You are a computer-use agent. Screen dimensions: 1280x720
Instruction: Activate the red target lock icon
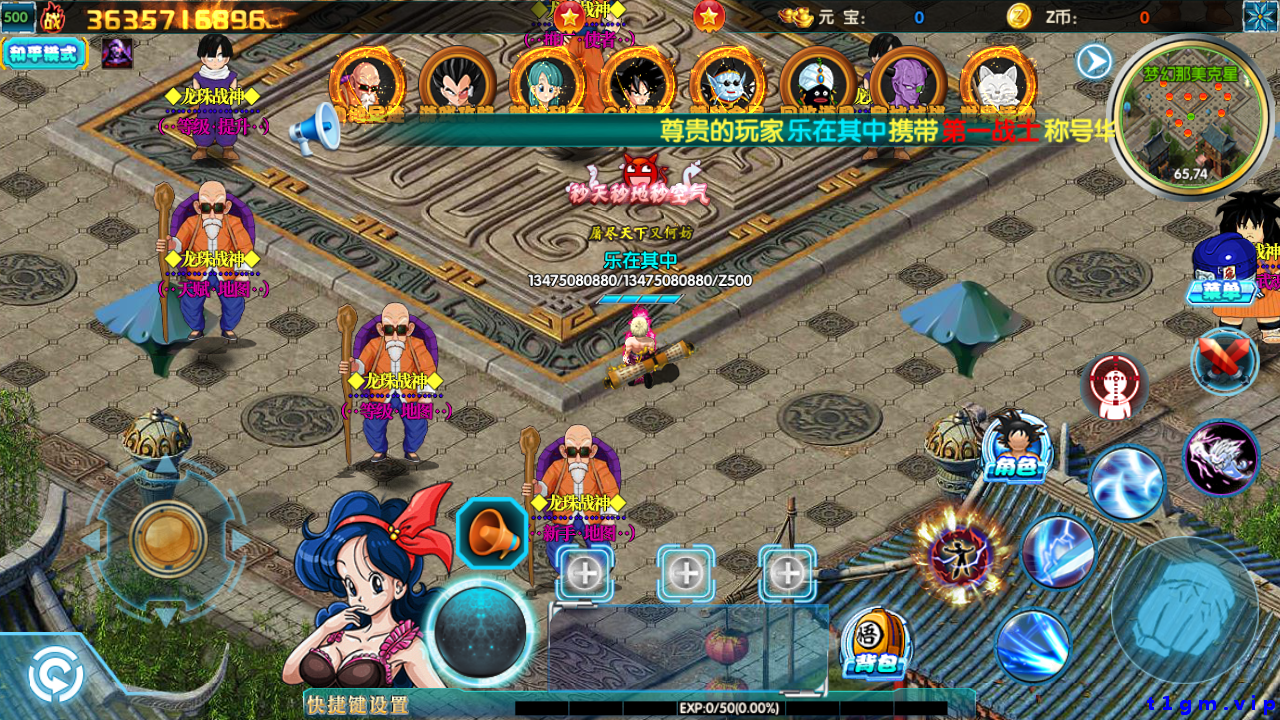1114,387
